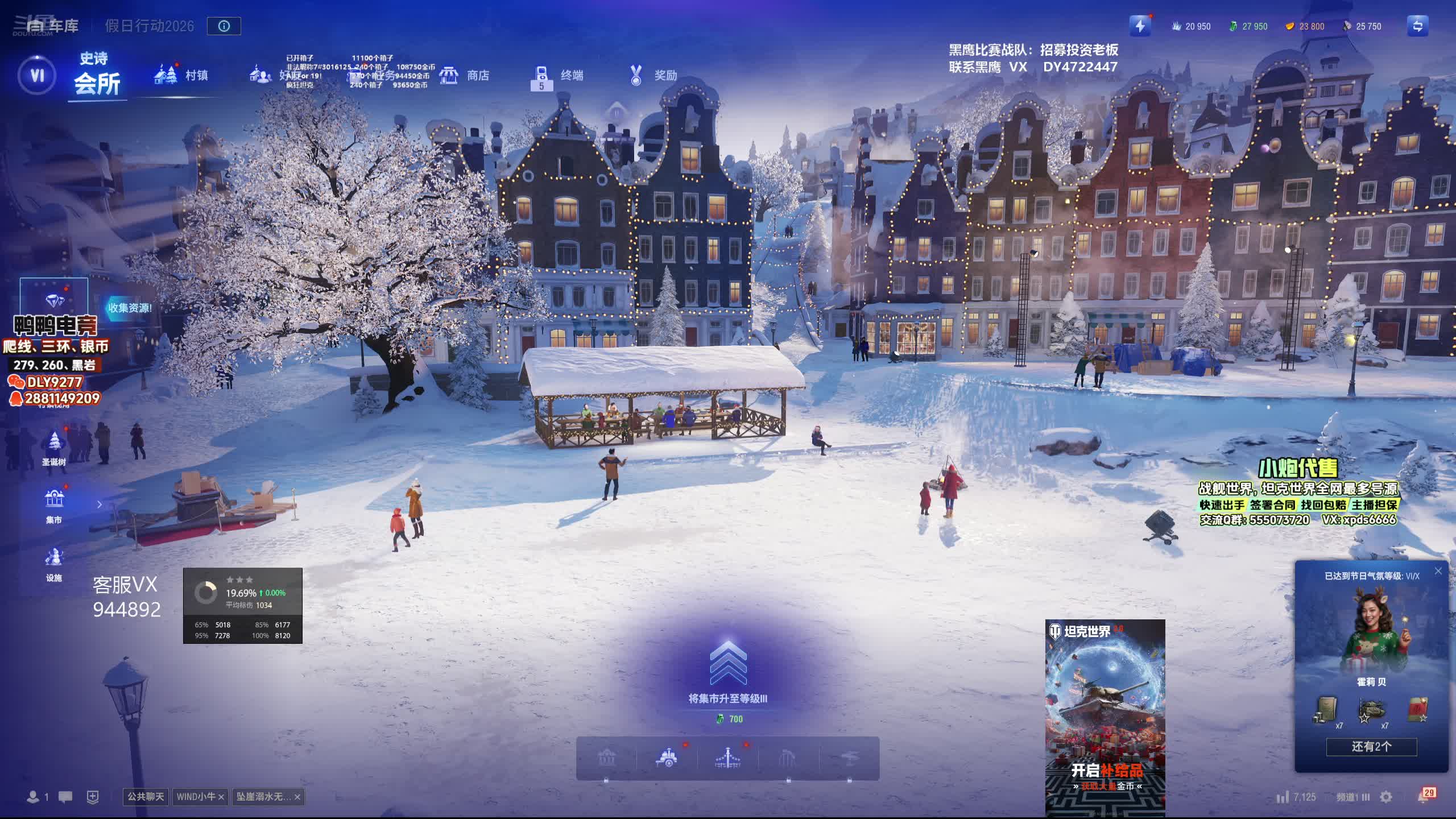This screenshot has height=819, width=1456.
Task: Select the 终端 terminal tab
Action: coord(559,76)
